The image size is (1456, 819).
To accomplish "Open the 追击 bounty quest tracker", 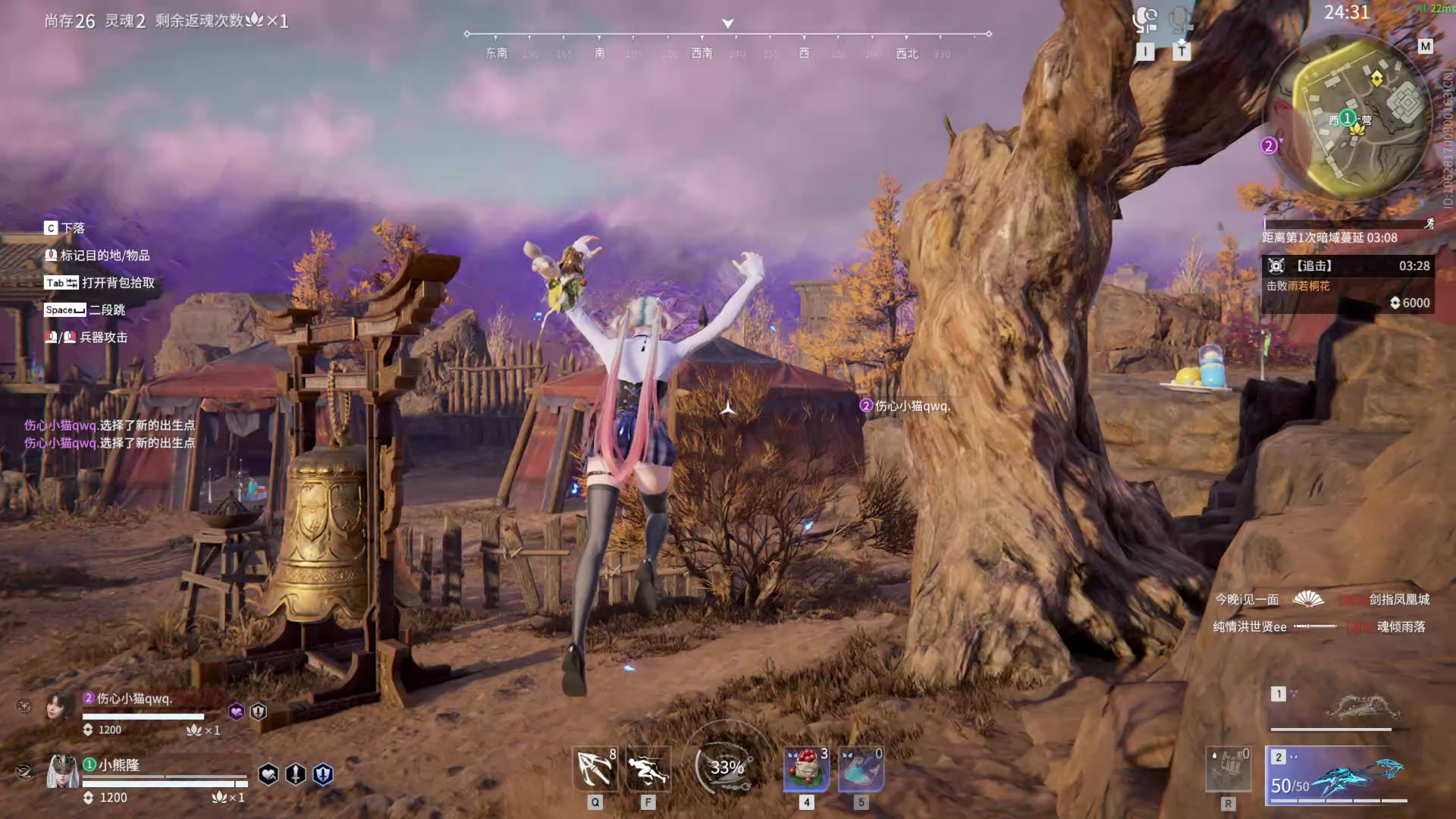I will [1348, 284].
